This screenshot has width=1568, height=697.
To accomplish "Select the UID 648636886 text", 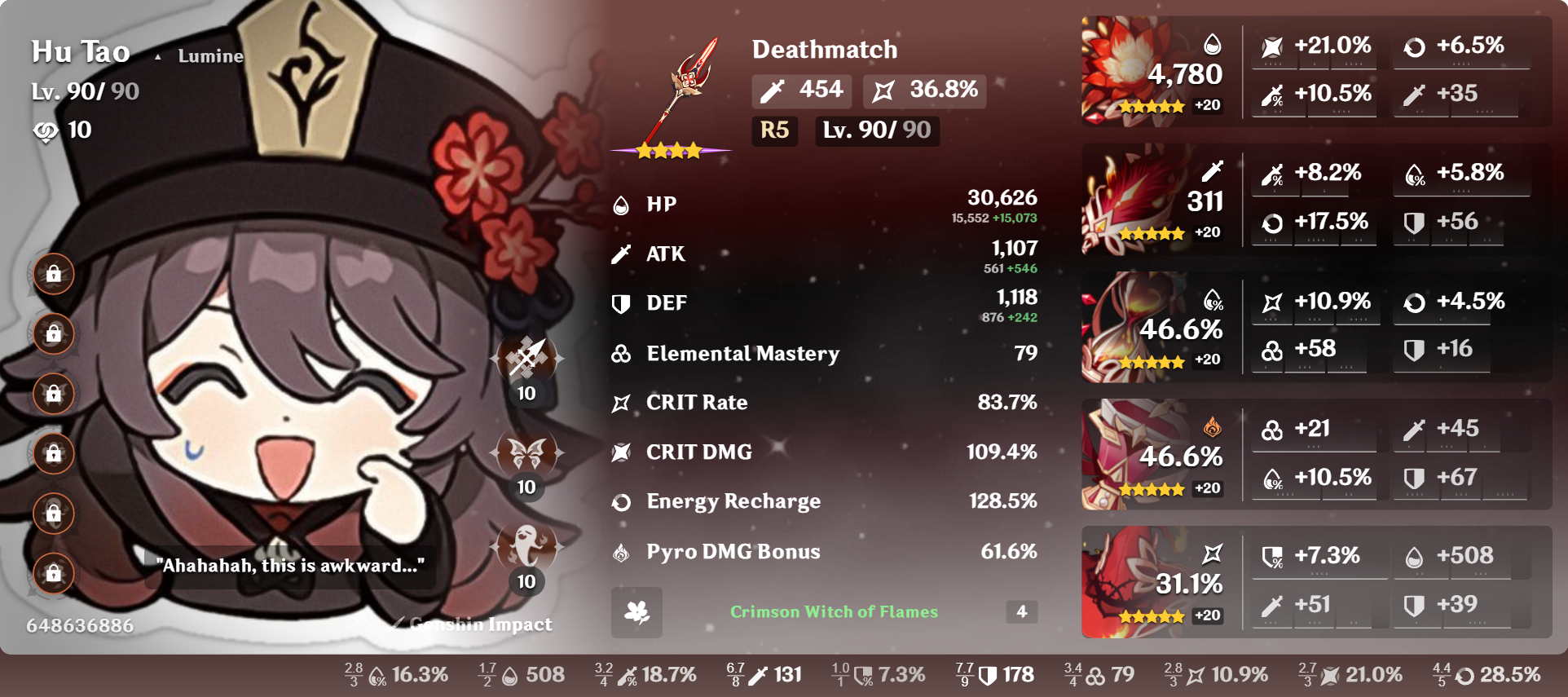I will 79,625.
